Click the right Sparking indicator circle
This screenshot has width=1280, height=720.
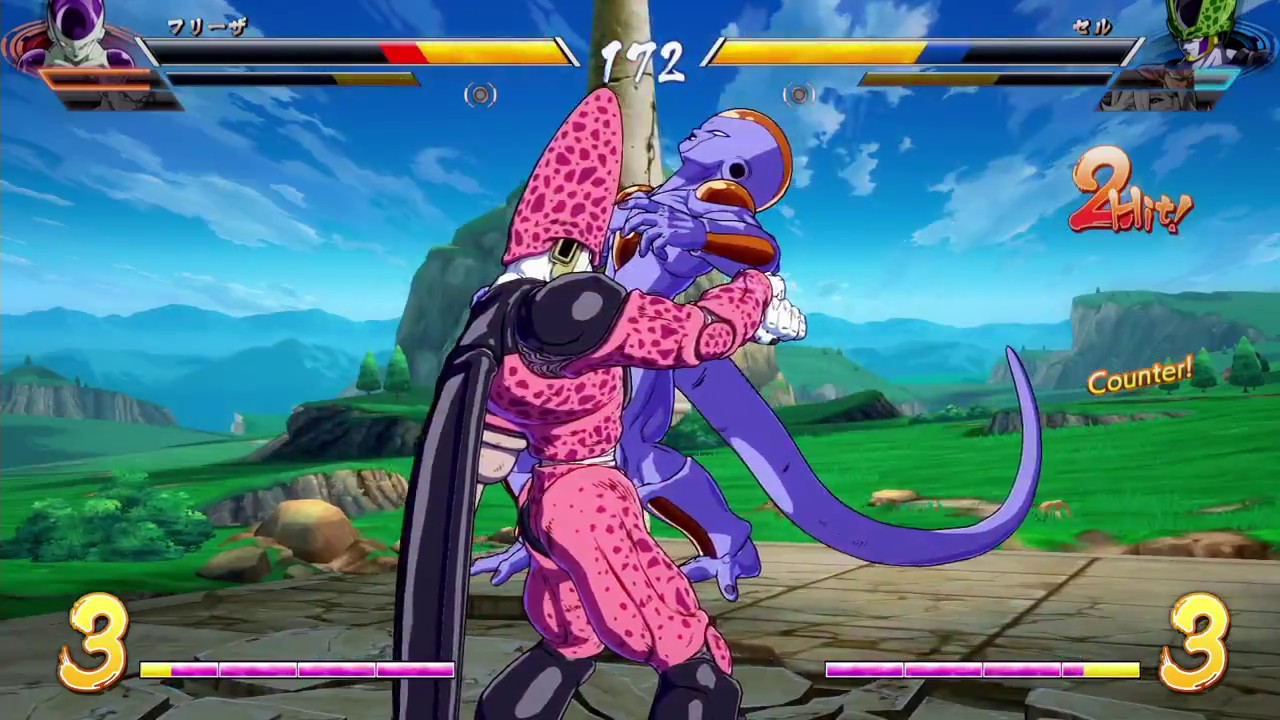[799, 94]
